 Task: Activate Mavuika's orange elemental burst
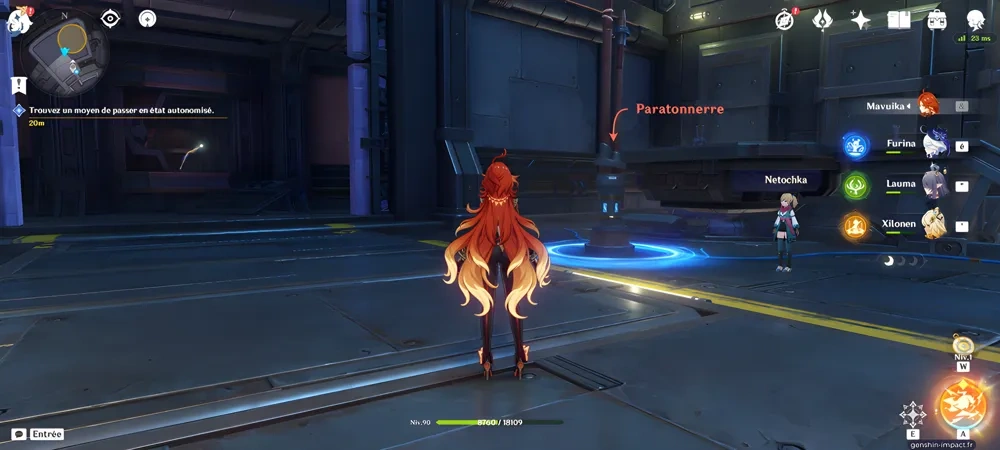click(961, 405)
